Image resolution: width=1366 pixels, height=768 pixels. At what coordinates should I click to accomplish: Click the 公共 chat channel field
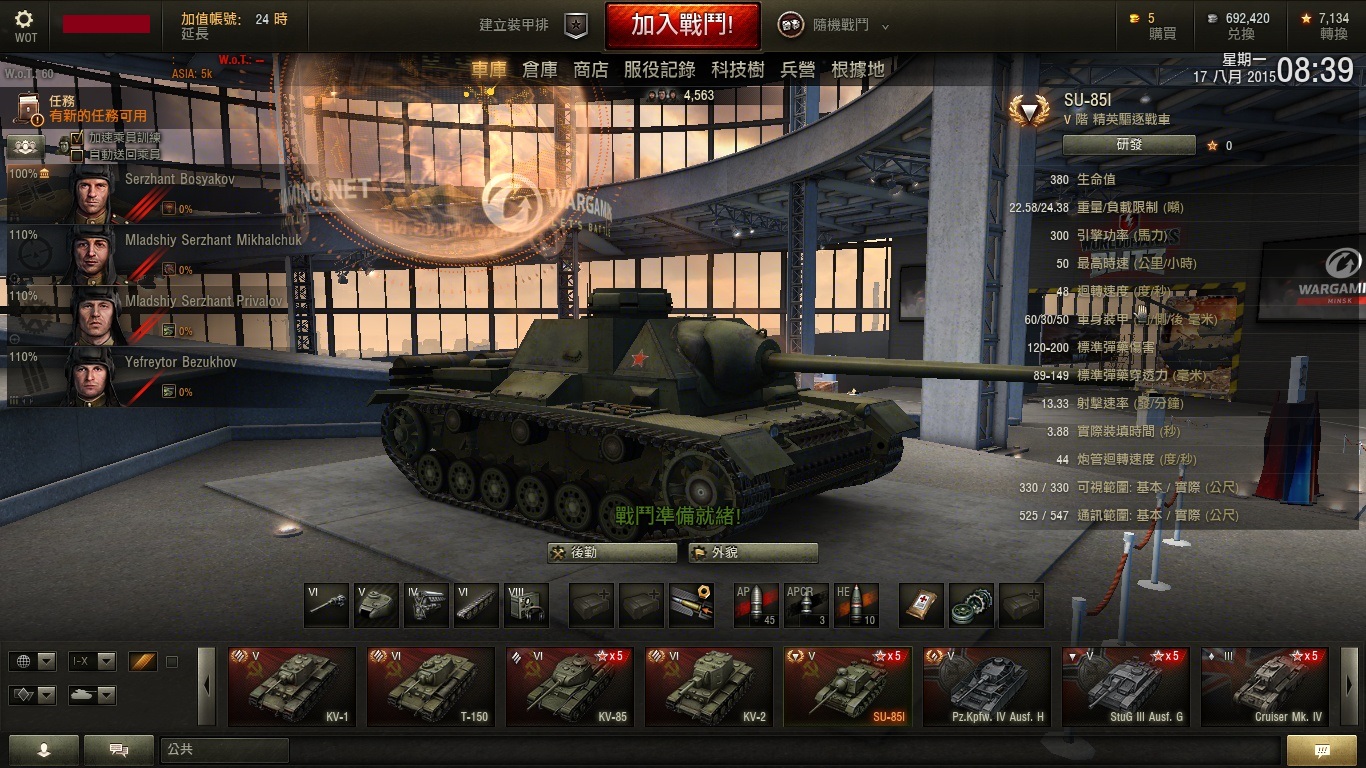(x=224, y=749)
